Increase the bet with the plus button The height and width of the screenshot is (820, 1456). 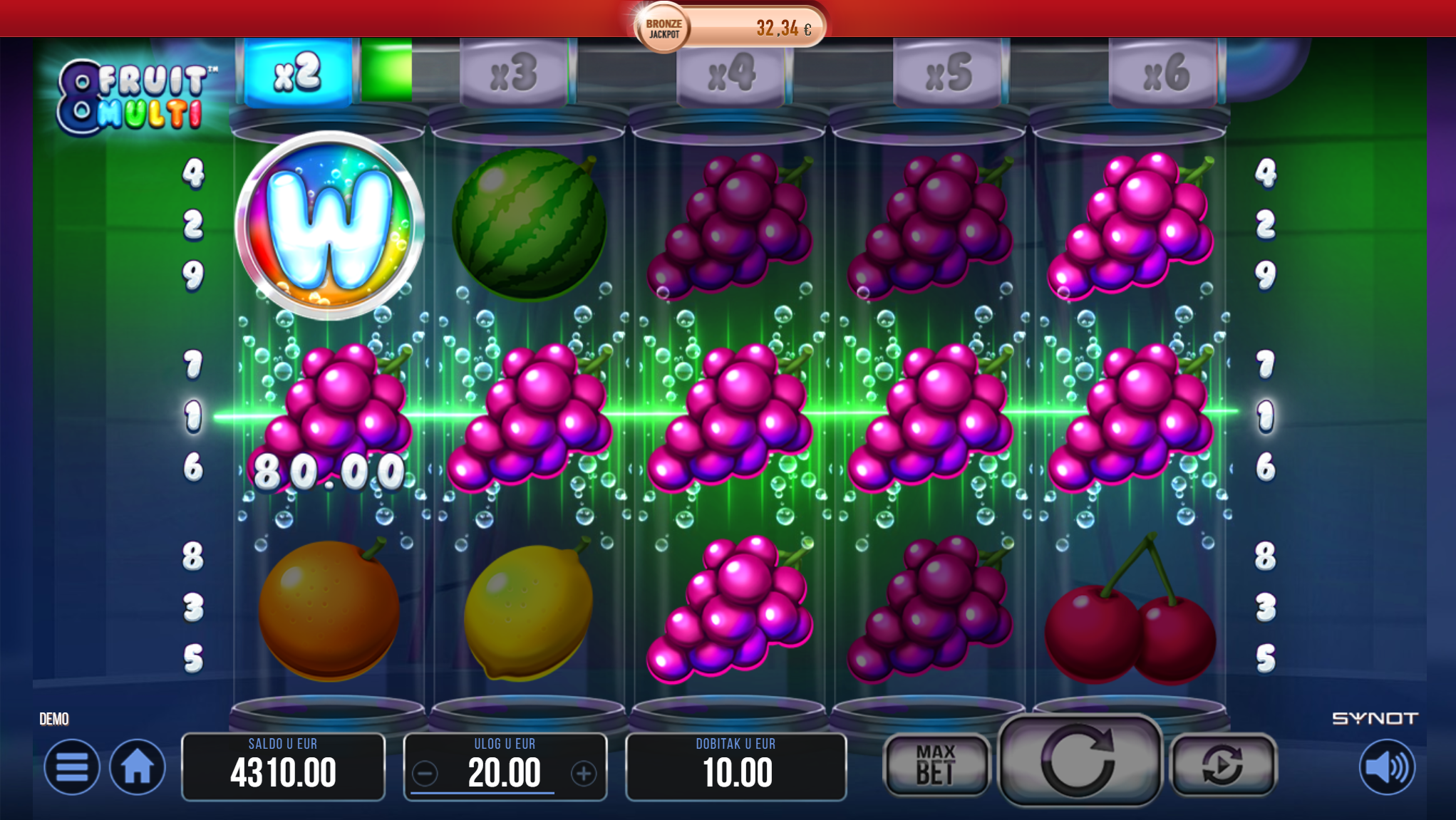coord(584,773)
